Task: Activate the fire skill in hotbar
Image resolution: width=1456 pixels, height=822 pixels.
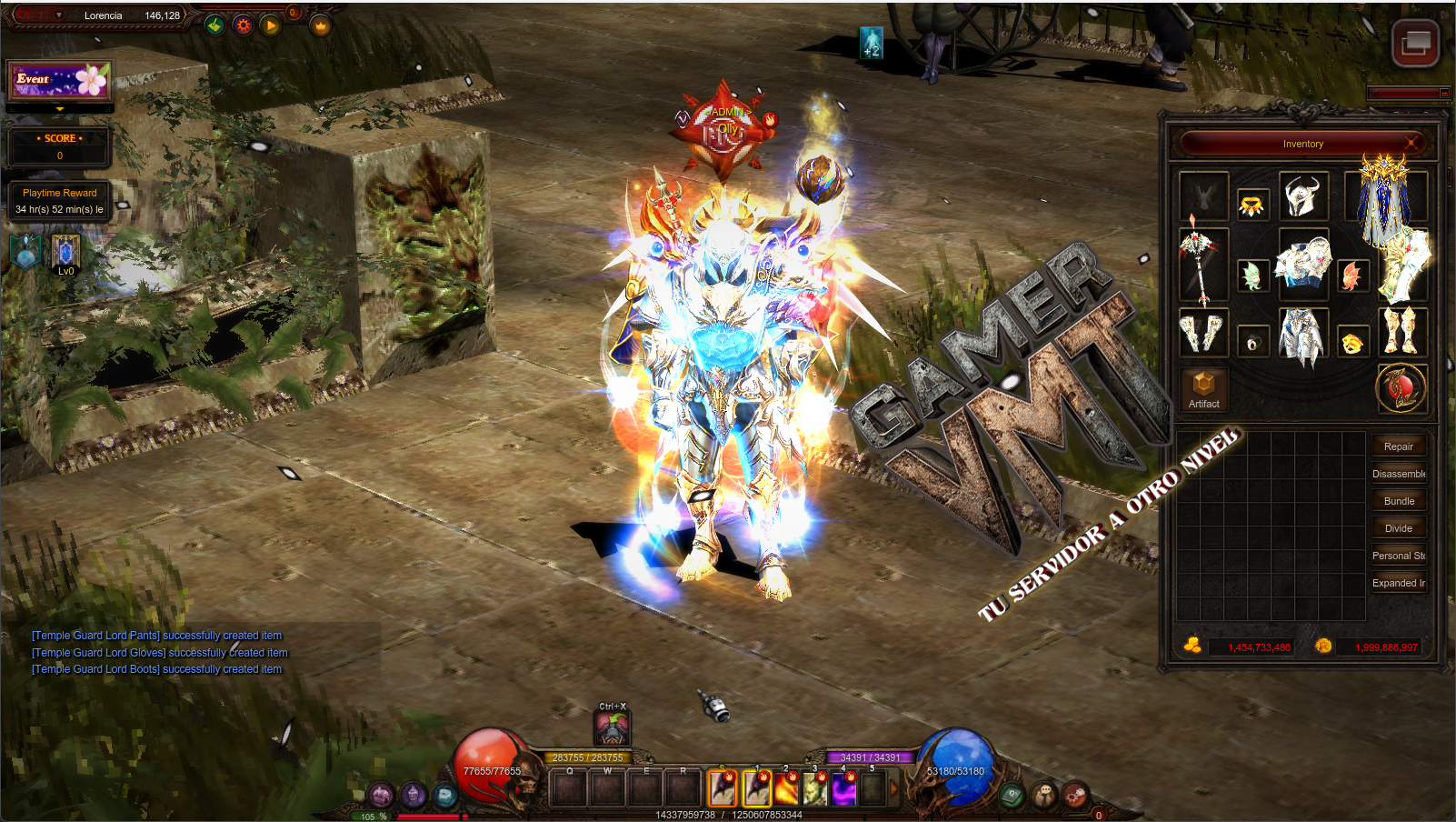Action: pos(785,789)
